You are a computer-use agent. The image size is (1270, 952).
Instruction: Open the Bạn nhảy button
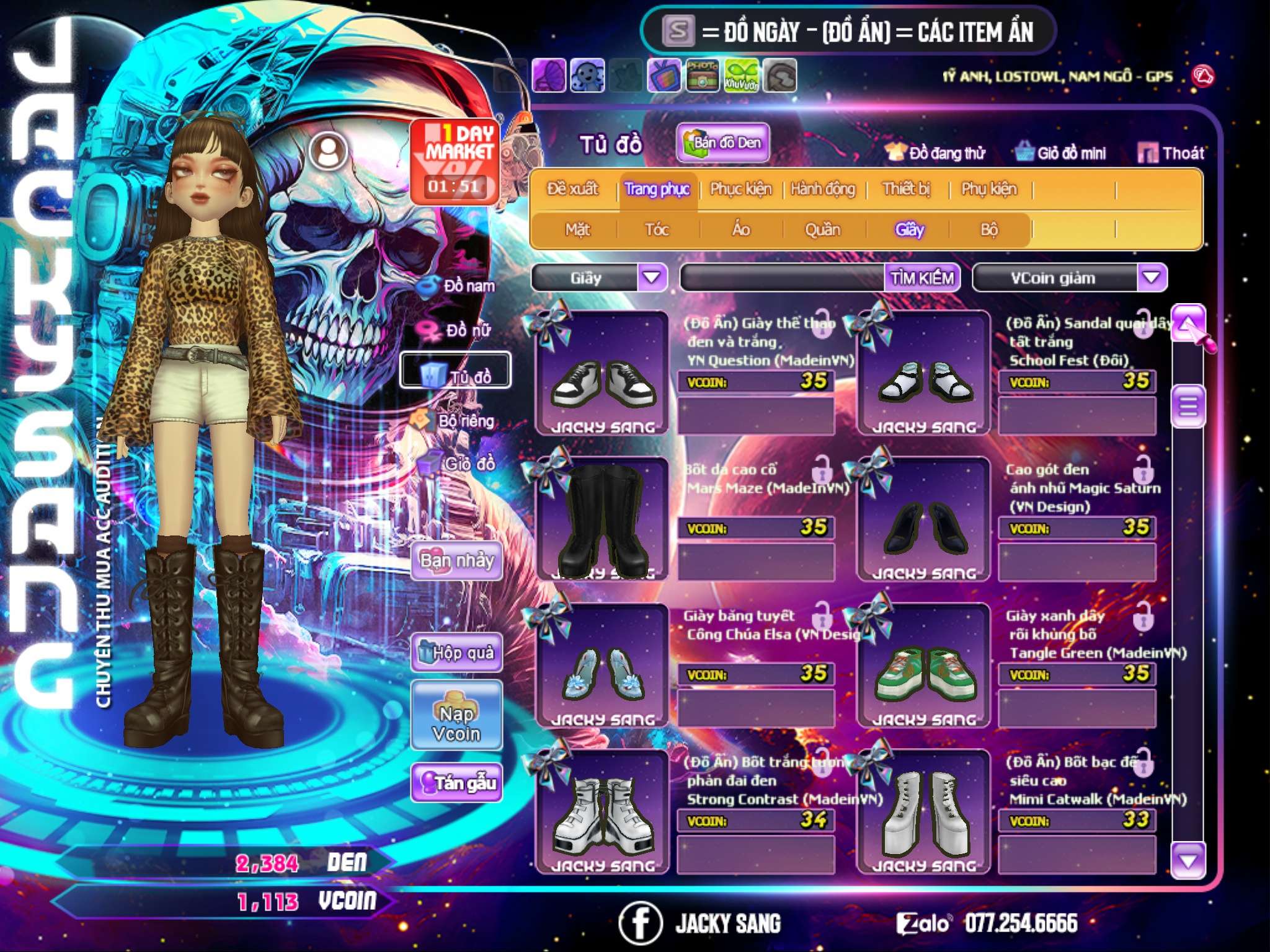pyautogui.click(x=457, y=561)
